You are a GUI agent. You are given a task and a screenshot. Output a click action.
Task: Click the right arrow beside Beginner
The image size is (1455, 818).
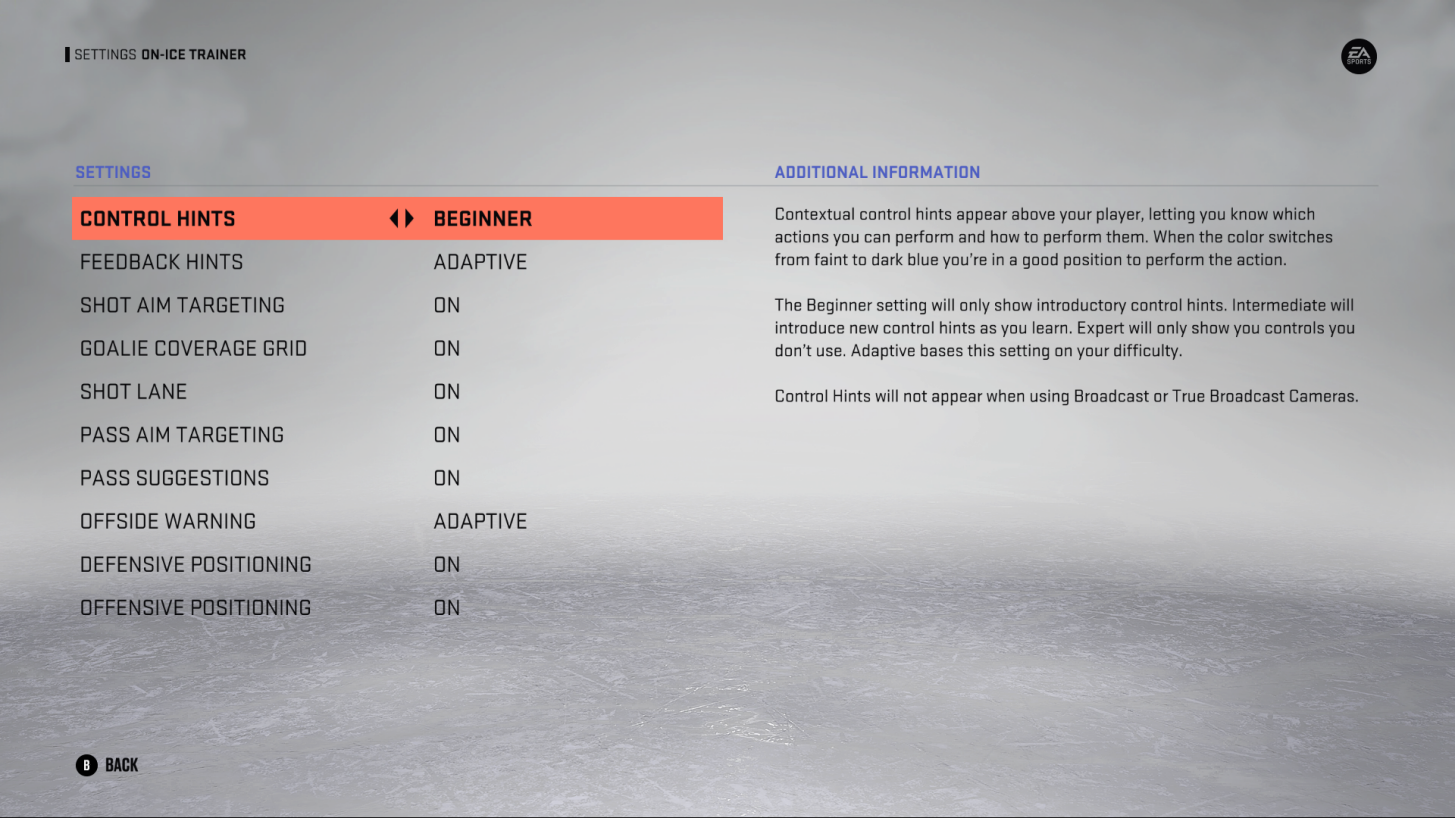[x=409, y=218]
